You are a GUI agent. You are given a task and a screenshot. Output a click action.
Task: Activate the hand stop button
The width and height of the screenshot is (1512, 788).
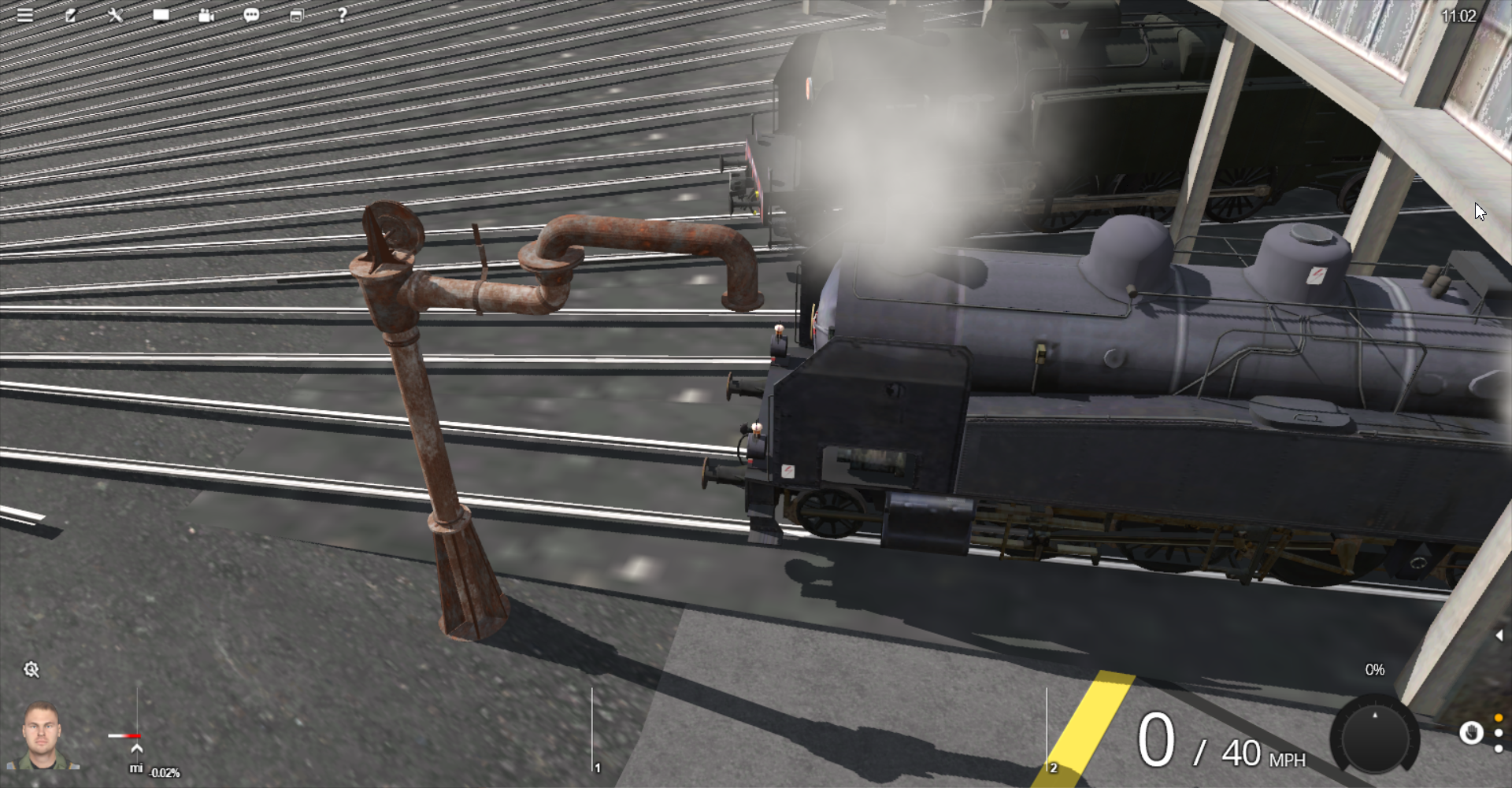click(x=1470, y=733)
